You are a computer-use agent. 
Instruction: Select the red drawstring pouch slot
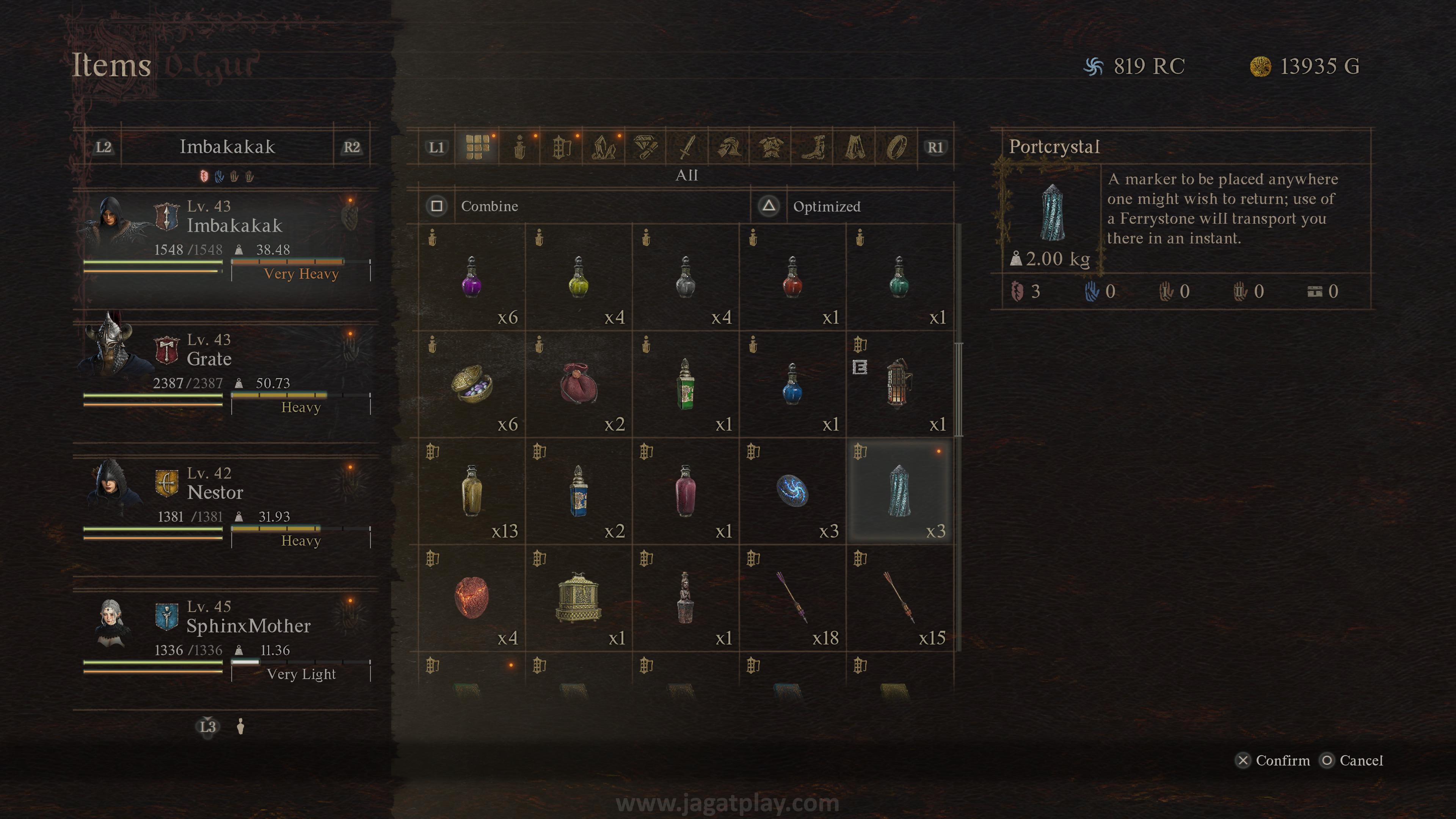[578, 384]
